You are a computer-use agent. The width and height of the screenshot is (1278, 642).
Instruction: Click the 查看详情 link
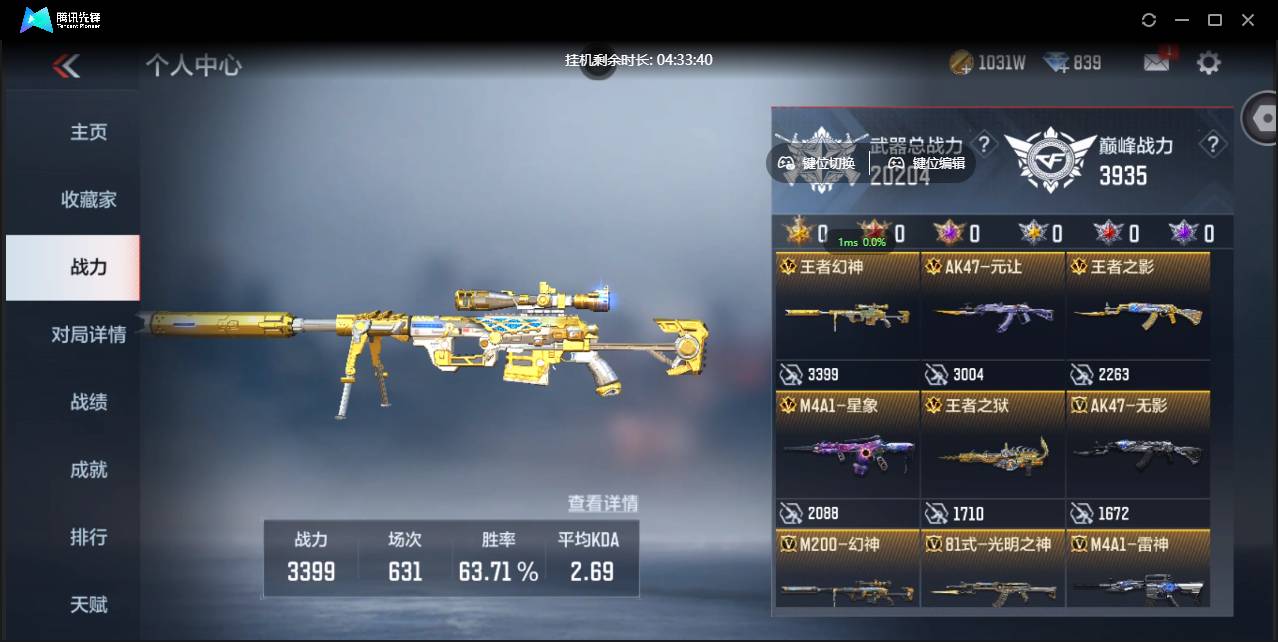(x=602, y=503)
